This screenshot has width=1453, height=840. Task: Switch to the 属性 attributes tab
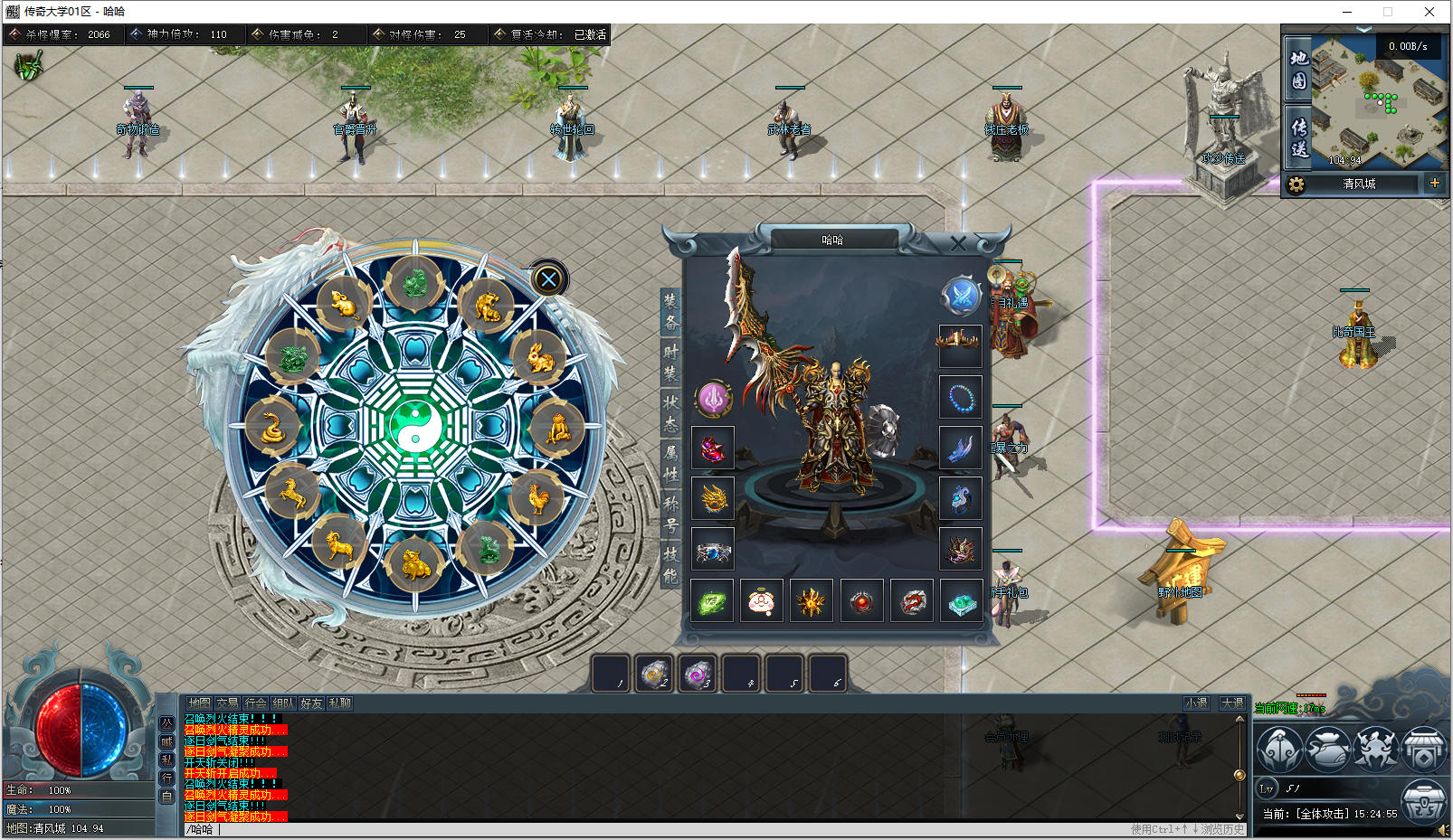670,463
